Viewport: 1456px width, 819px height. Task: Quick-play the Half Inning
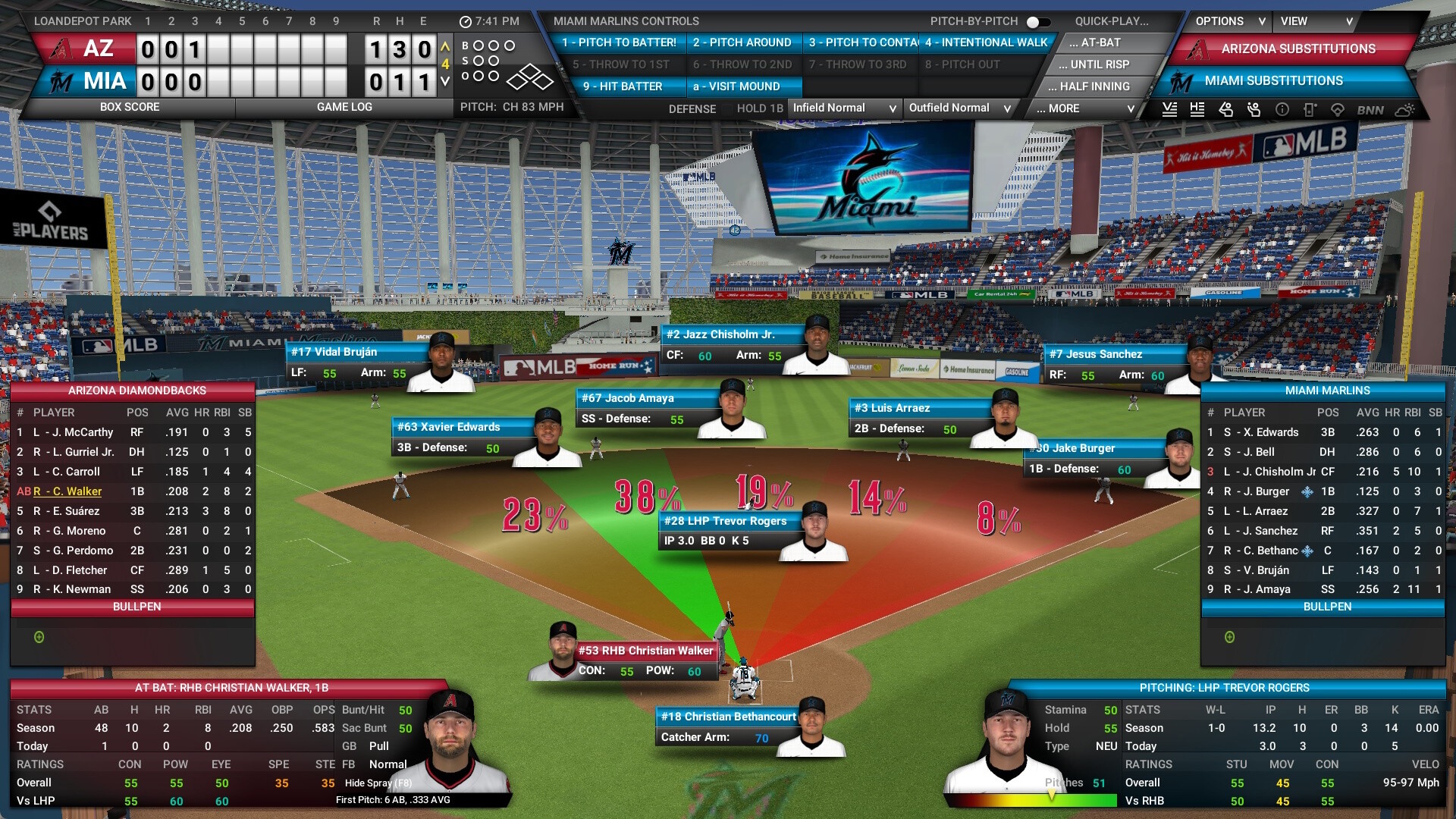point(1094,86)
